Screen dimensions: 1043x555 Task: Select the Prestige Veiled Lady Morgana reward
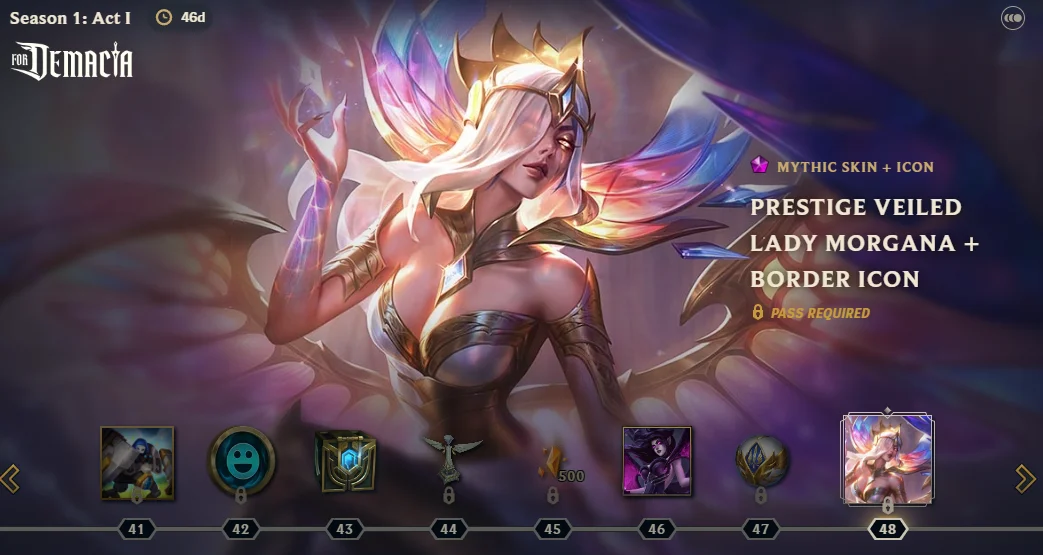pyautogui.click(x=888, y=460)
